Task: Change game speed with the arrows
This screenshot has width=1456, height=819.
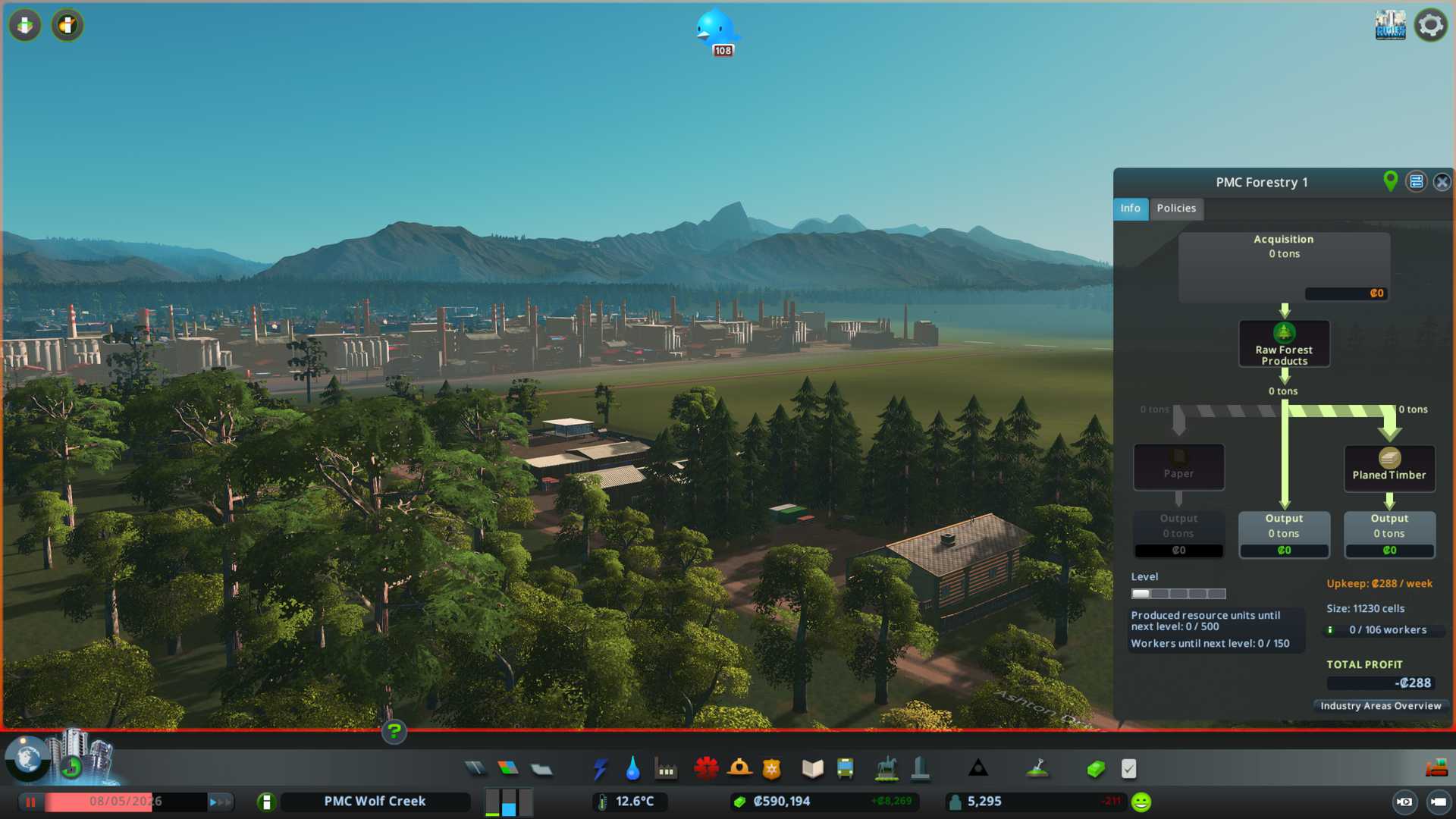Action: 220,802
